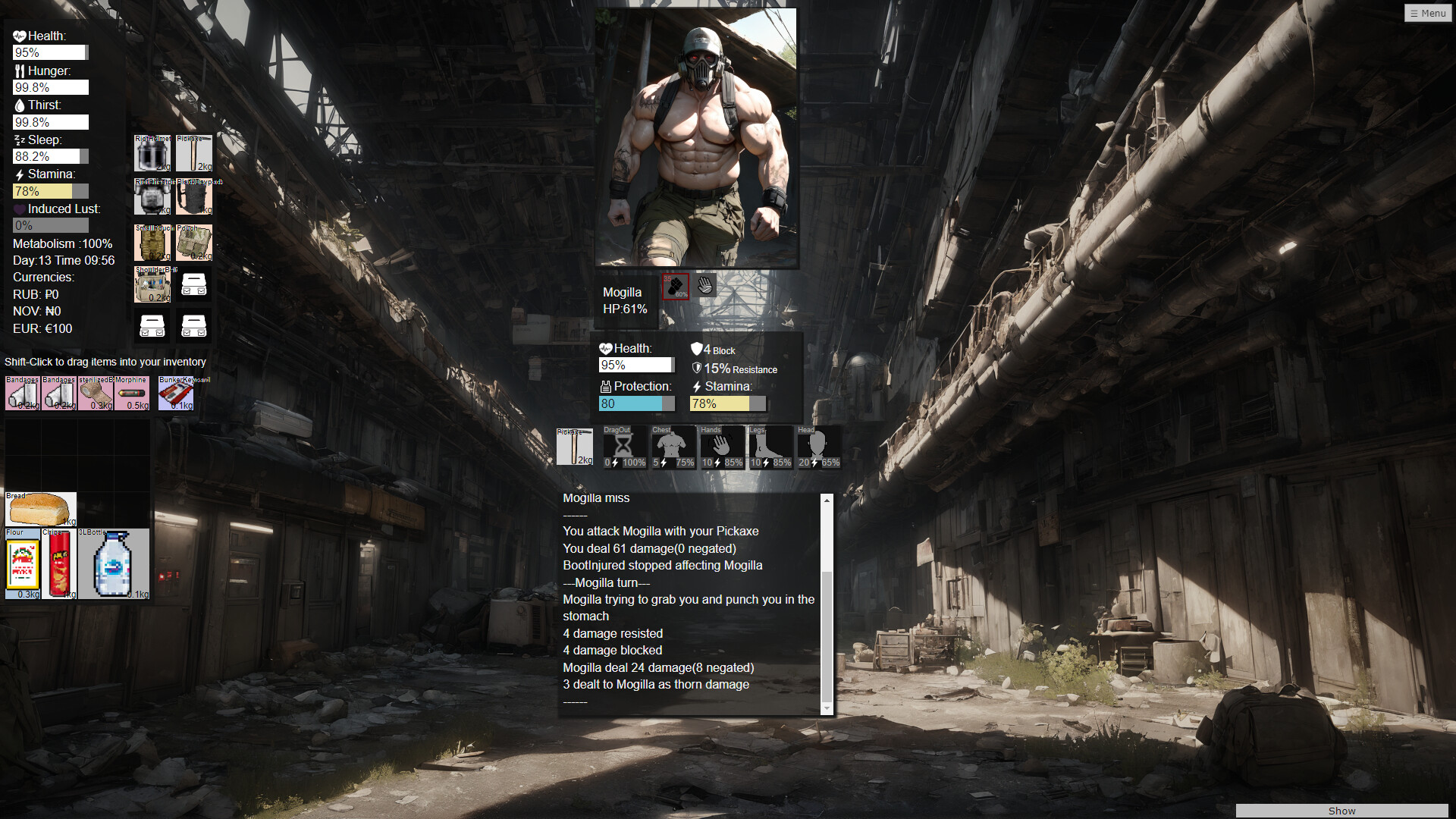Toggle the red-highlighted boot attack stance

(676, 287)
